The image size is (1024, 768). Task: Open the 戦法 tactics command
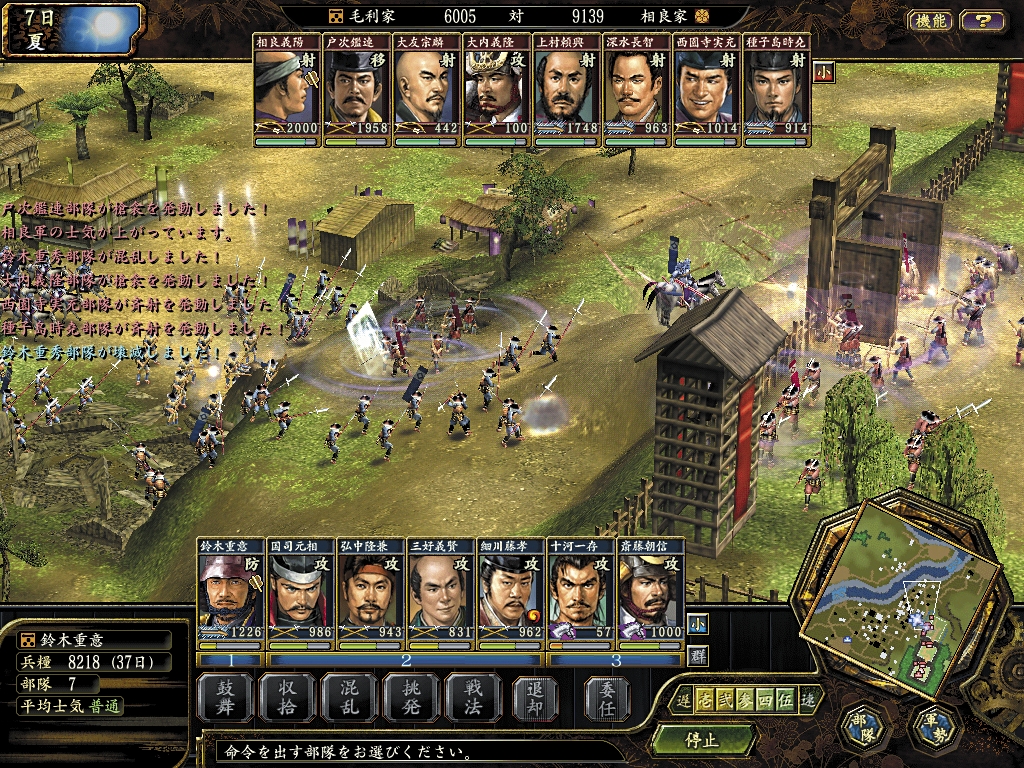tap(474, 698)
